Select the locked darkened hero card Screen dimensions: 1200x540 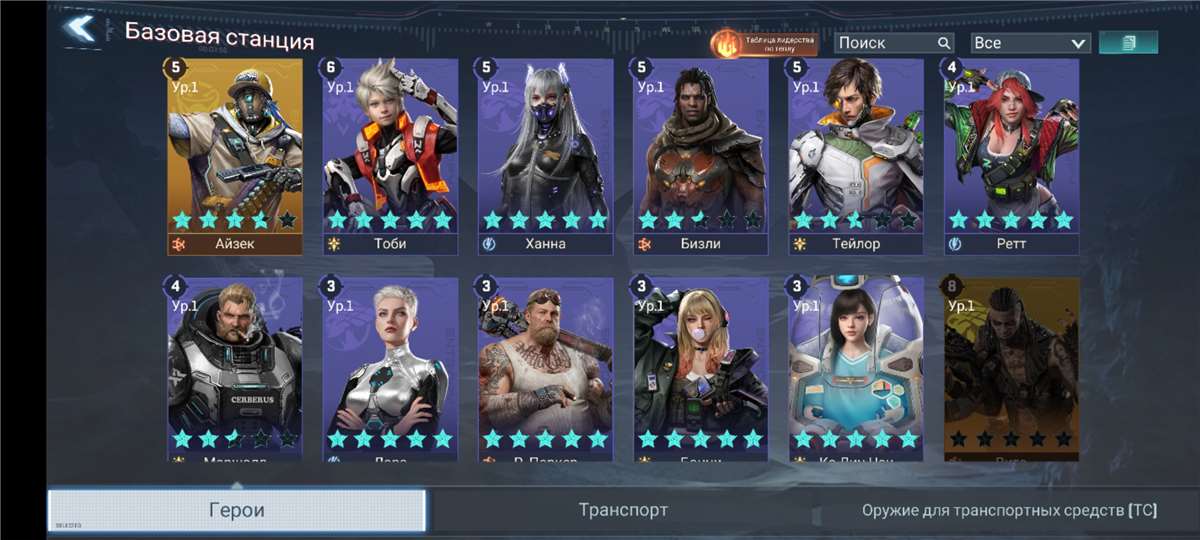(1011, 368)
